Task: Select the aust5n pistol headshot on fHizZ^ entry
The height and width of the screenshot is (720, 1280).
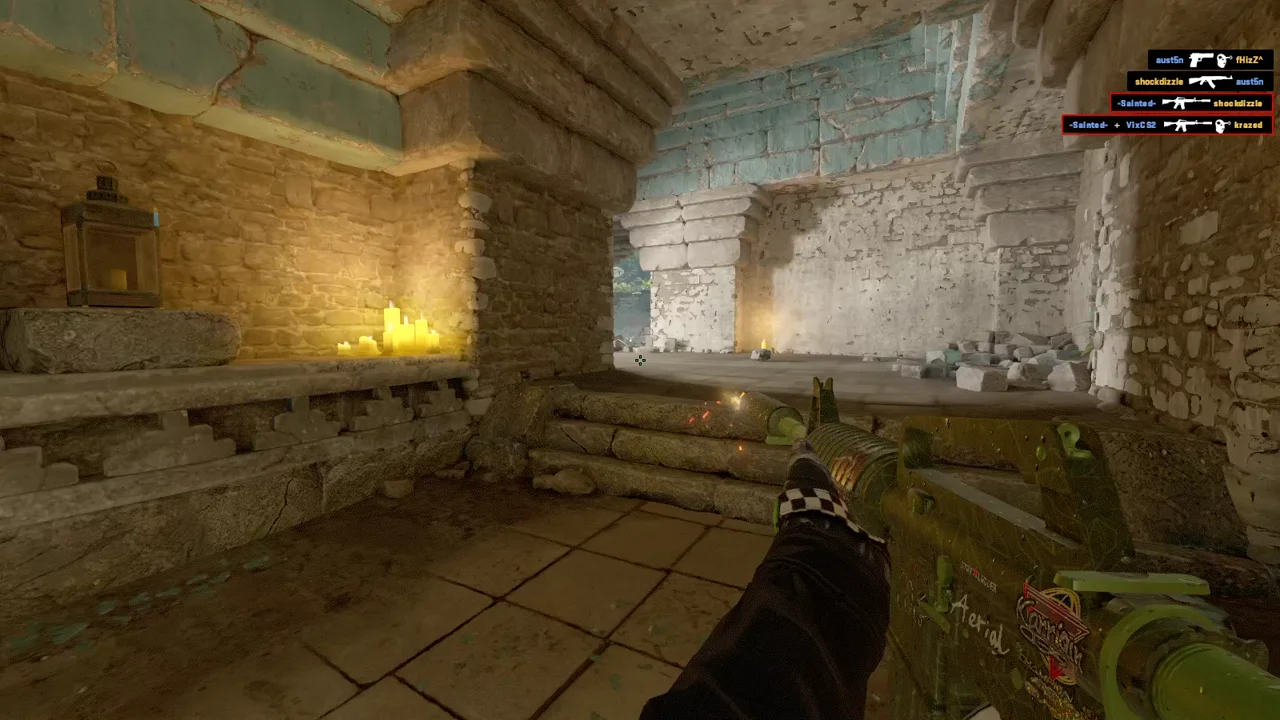Action: (x=1210, y=60)
